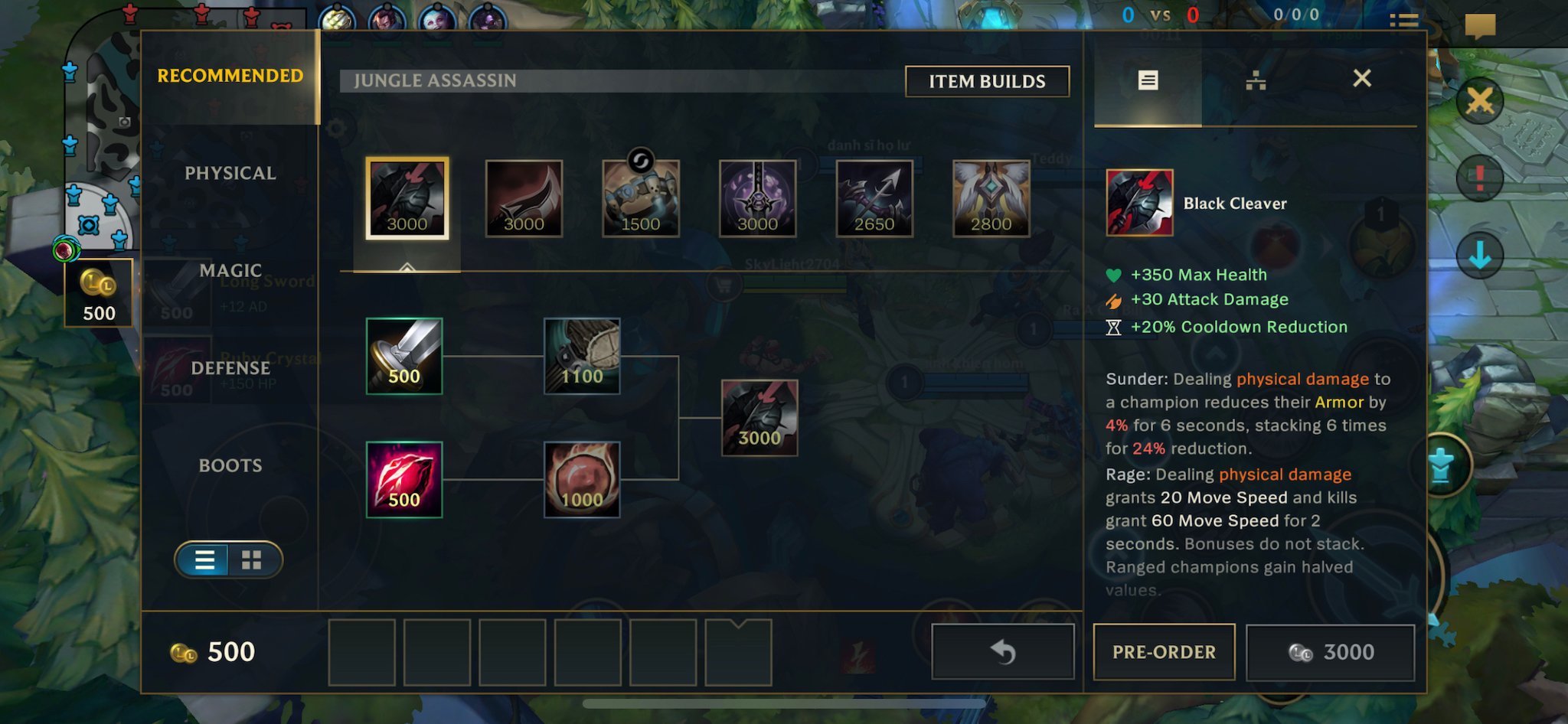The image size is (1568, 724).
Task: Open the Recommended items category
Action: pos(230,76)
